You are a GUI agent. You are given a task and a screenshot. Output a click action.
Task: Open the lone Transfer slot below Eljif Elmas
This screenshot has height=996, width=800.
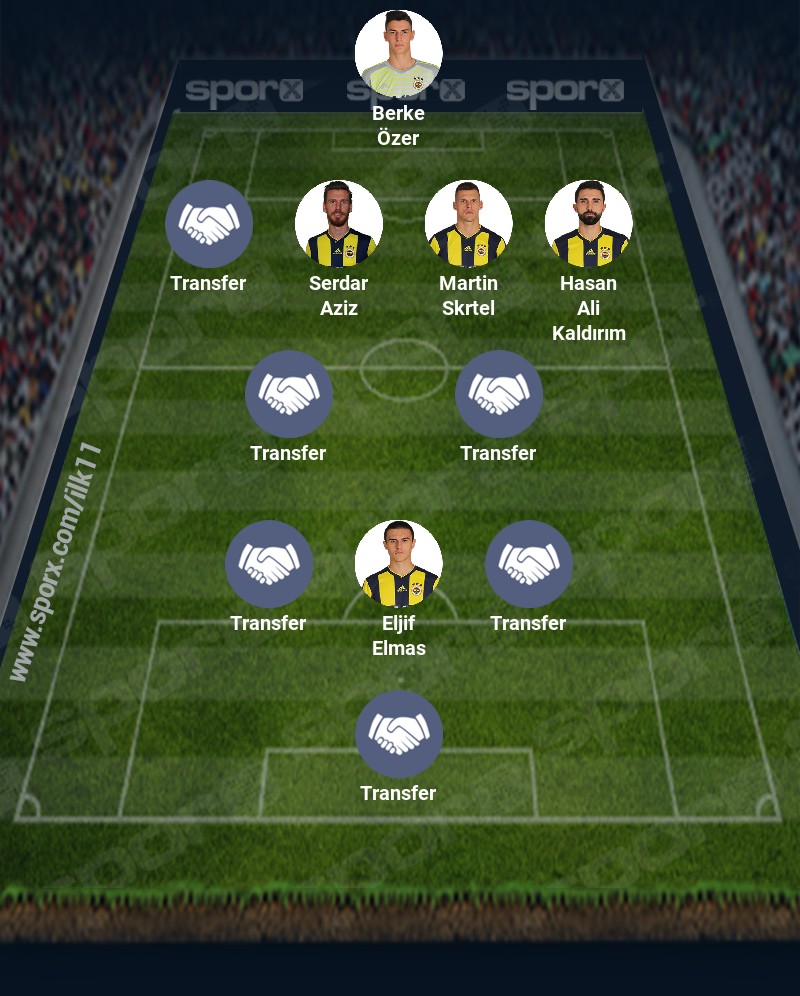pos(398,734)
